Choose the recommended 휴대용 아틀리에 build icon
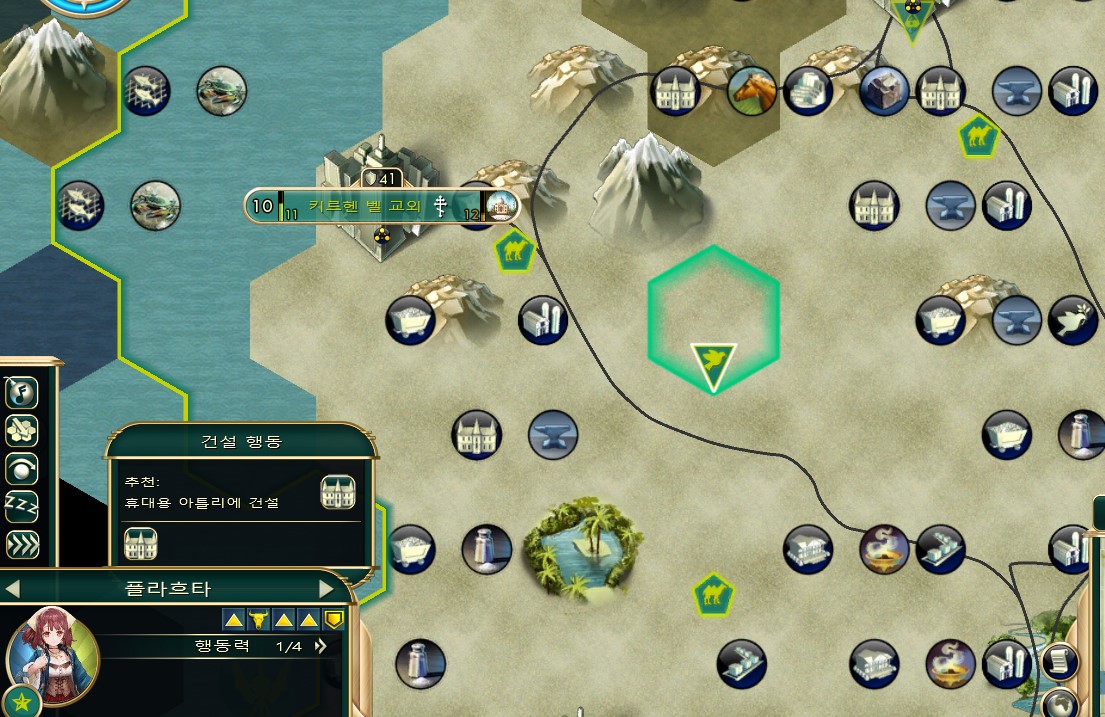This screenshot has height=717, width=1105. (x=338, y=492)
